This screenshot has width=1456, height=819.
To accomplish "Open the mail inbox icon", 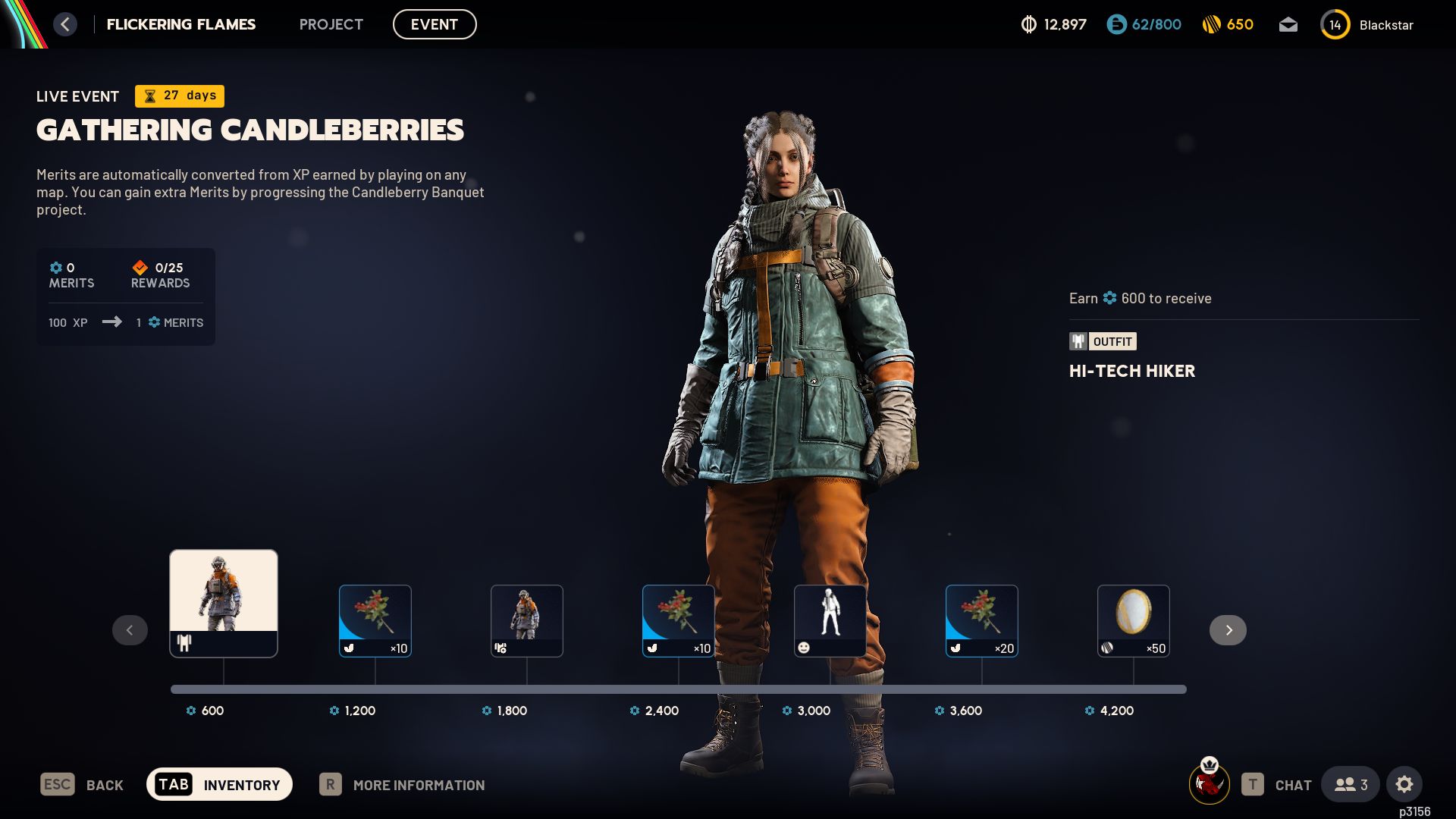I will tap(1288, 24).
